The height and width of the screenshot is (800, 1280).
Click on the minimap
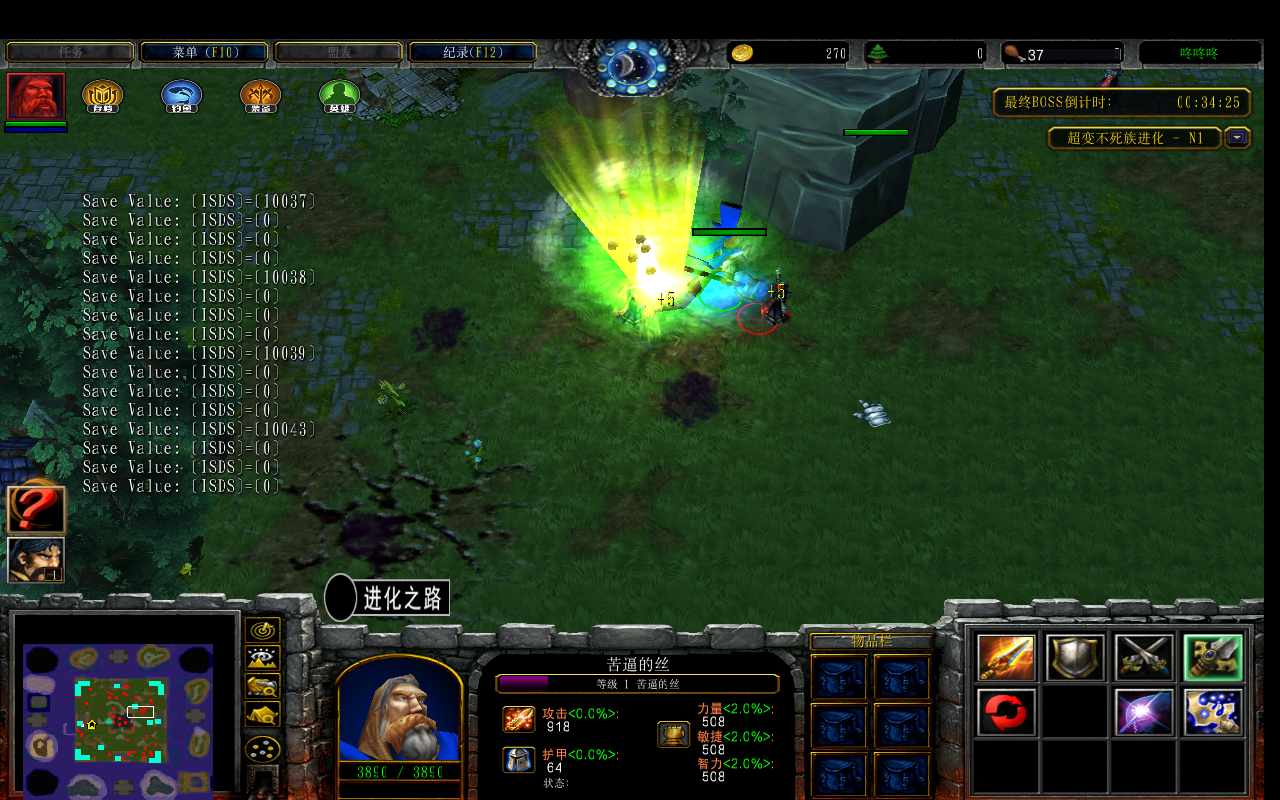118,710
